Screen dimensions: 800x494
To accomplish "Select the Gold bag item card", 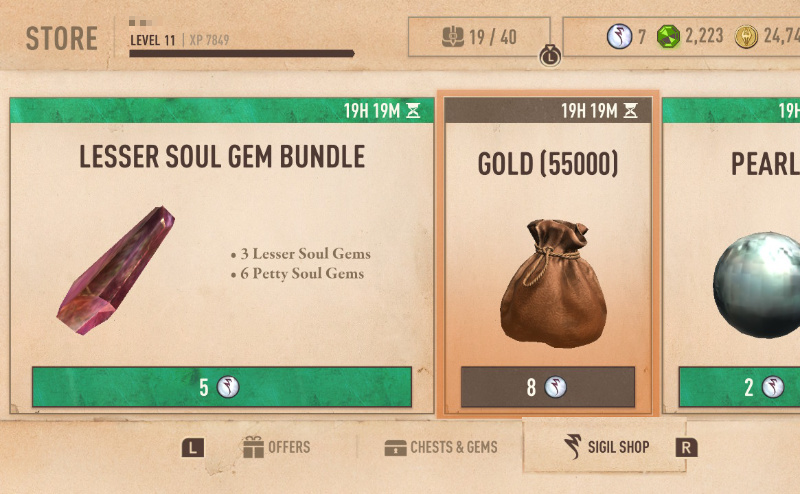I will coord(547,260).
